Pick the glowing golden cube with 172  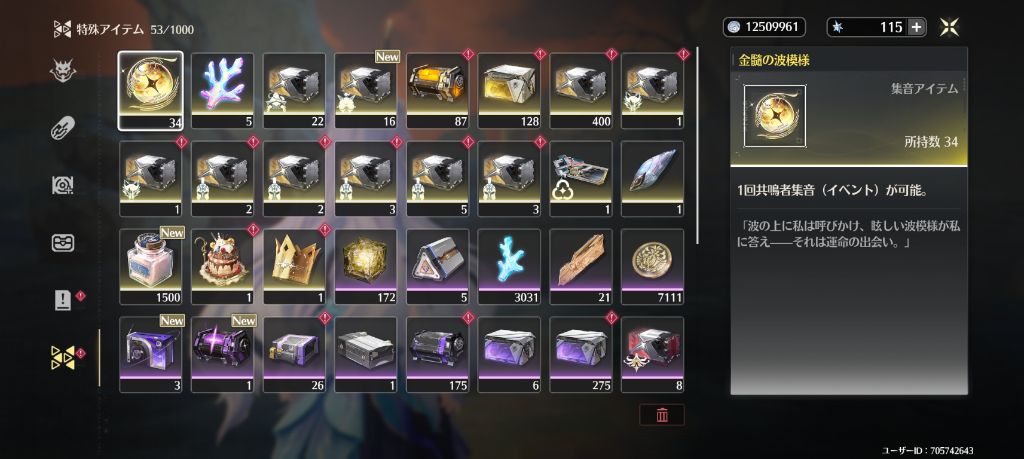366,265
